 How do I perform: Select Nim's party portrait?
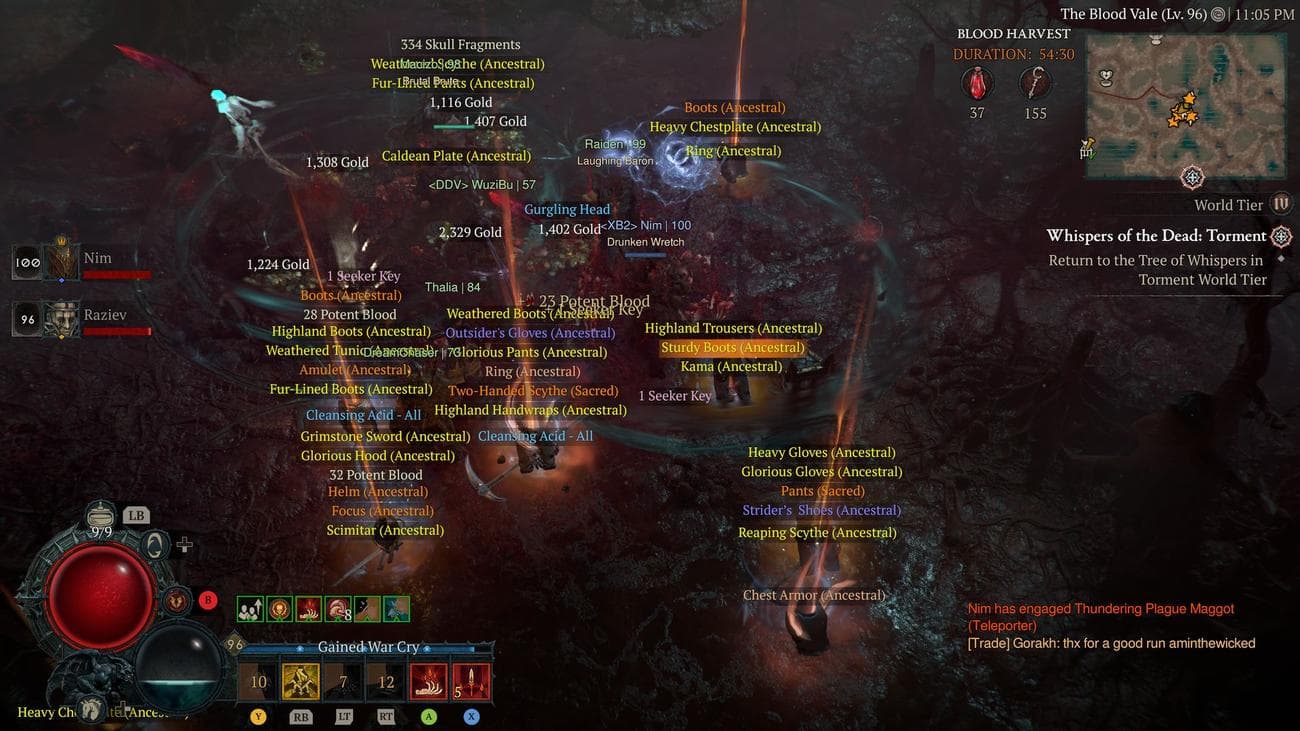click(x=60, y=262)
